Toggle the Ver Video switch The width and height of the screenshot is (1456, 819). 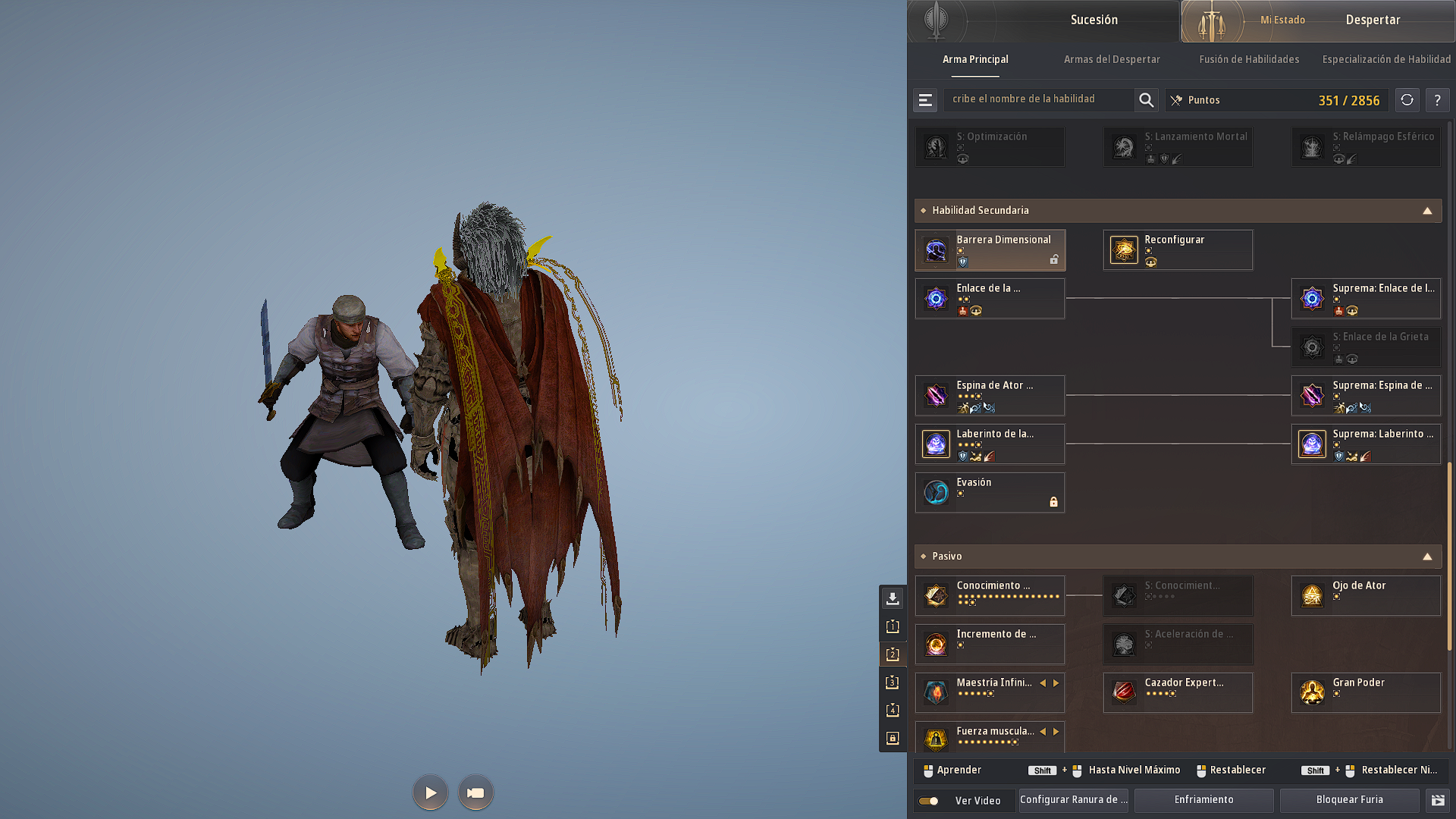928,800
